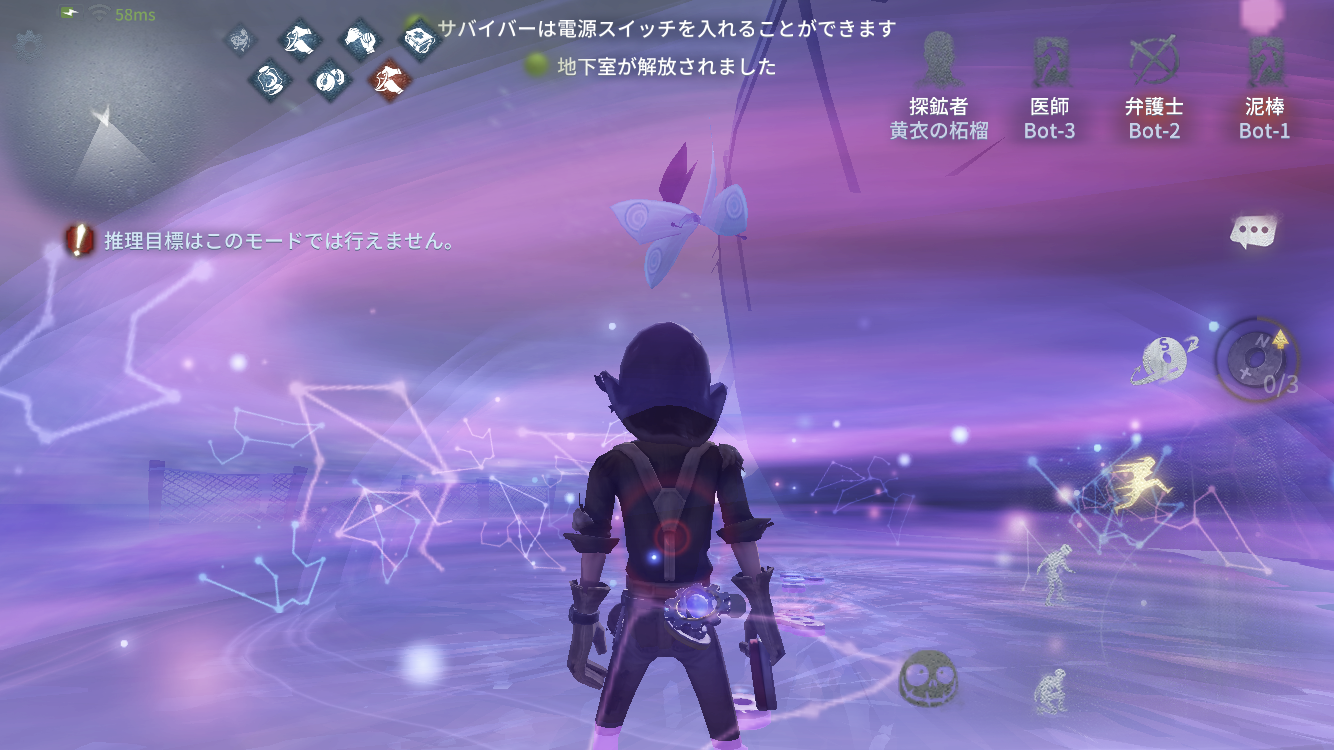Switch to the walking stance
1334x750 pixels.
coord(1054,572)
